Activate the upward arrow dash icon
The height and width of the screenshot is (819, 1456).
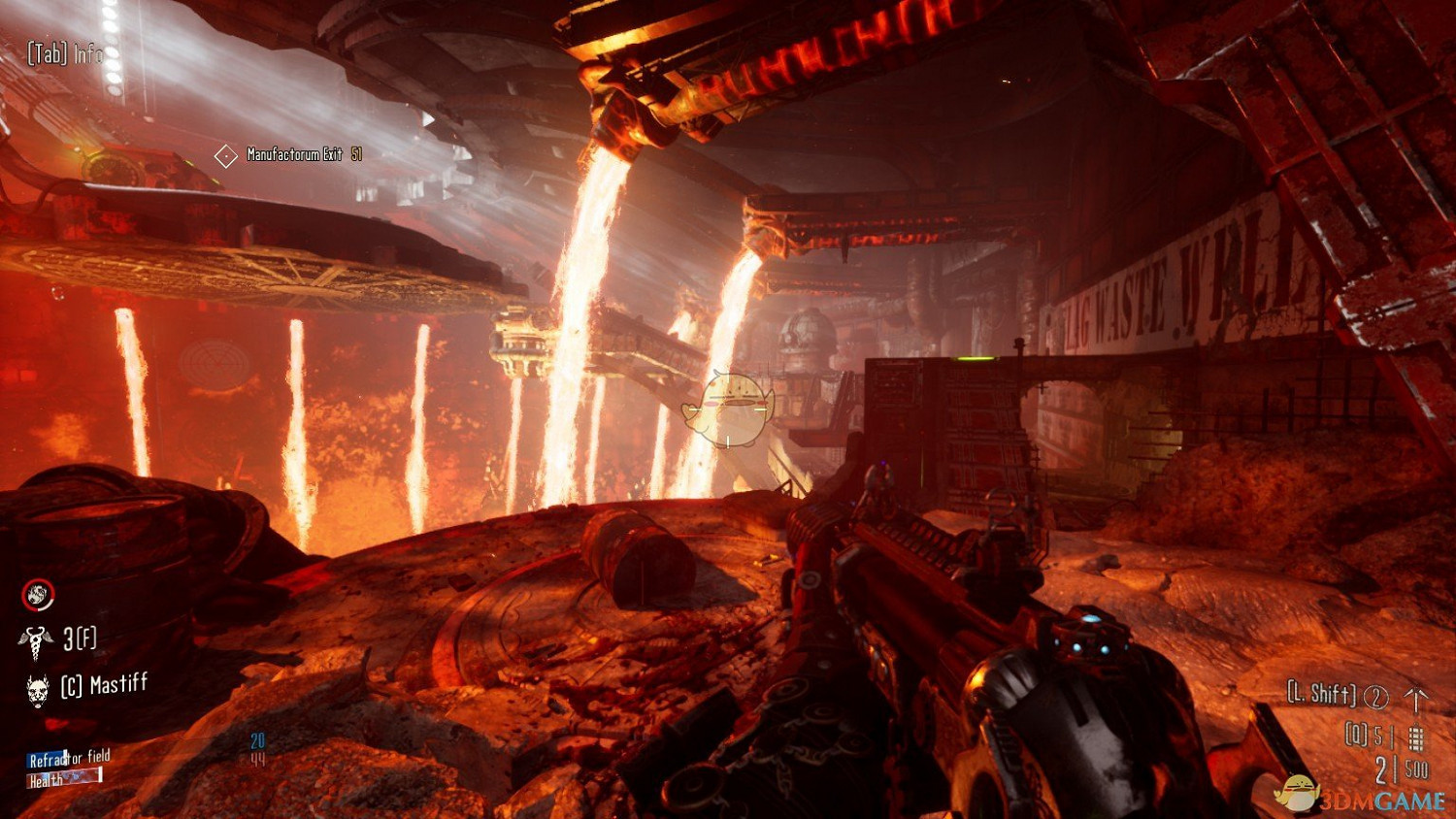(1416, 697)
